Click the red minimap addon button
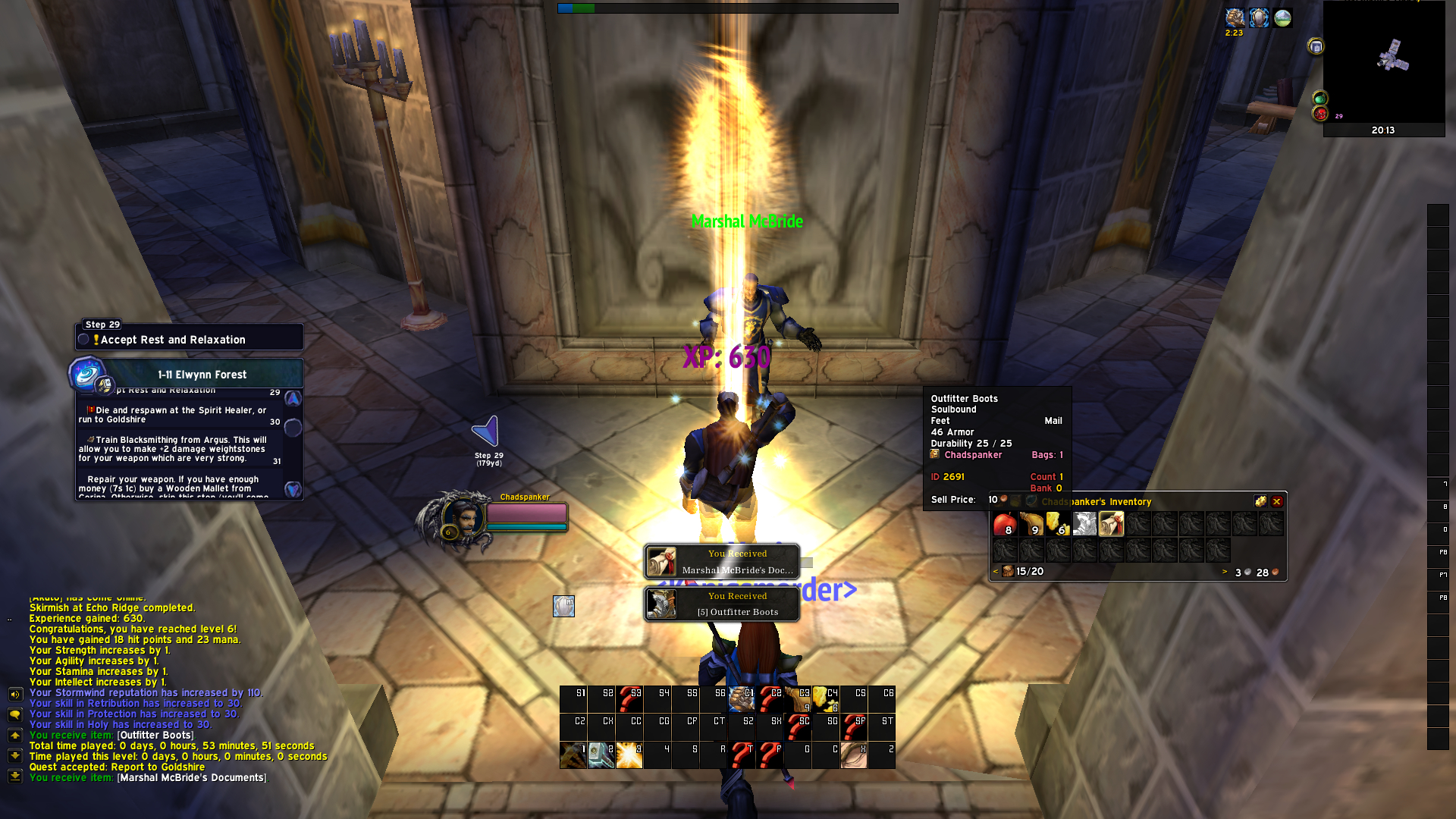Image resolution: width=1456 pixels, height=819 pixels. click(x=1321, y=115)
